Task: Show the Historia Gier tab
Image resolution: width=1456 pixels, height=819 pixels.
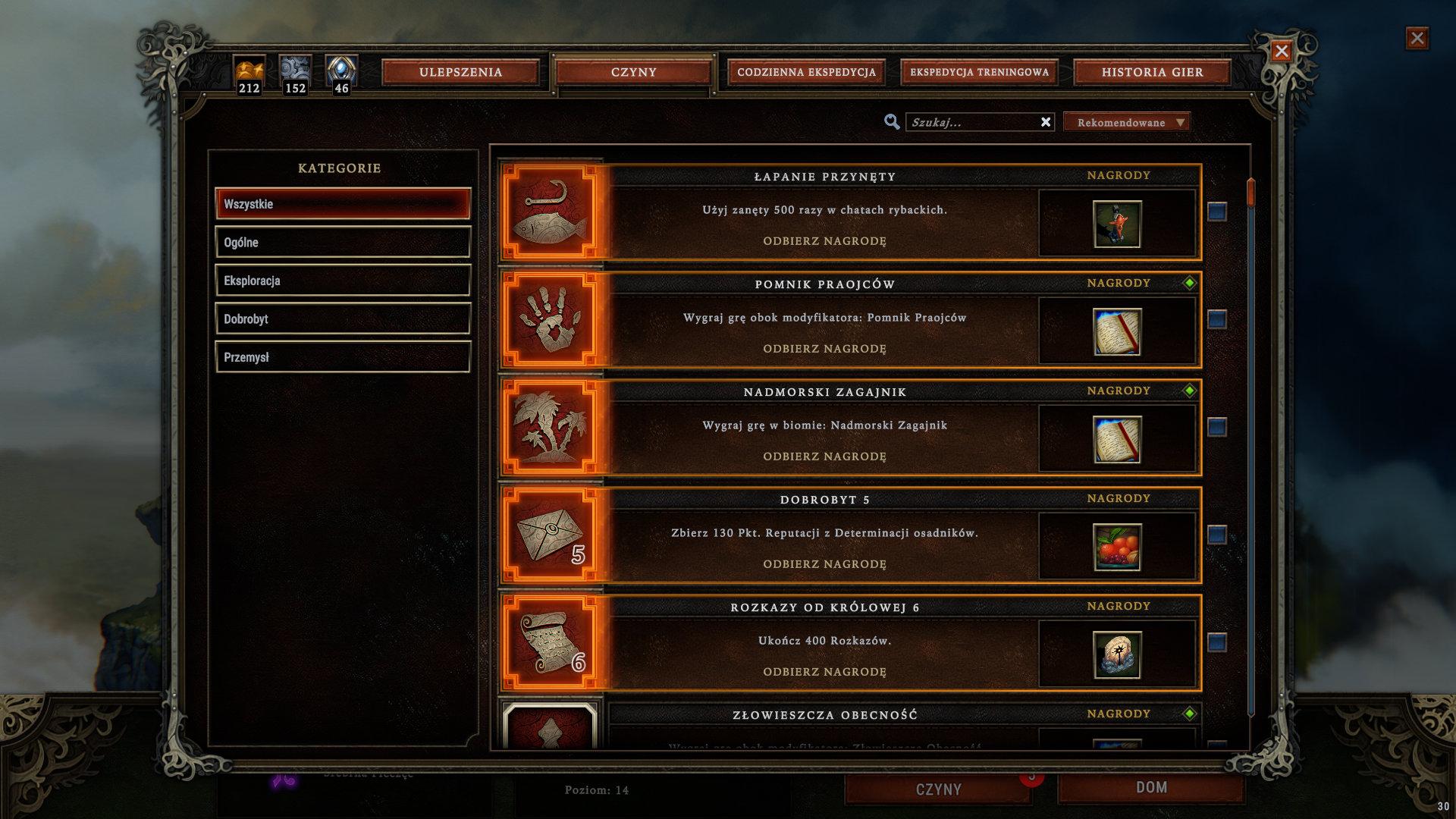Action: (1152, 72)
